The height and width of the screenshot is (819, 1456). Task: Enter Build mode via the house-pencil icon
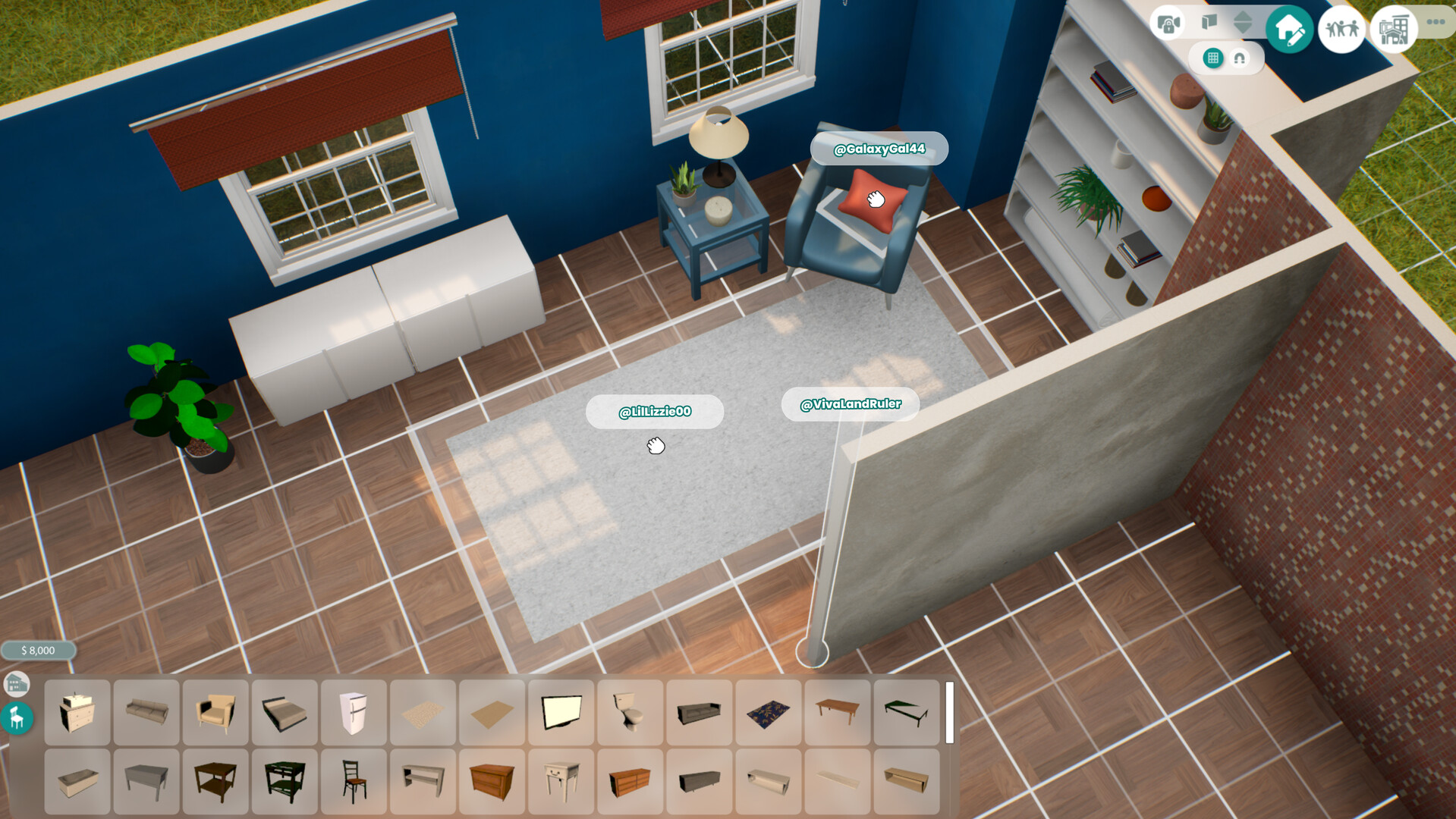[x=1288, y=28]
